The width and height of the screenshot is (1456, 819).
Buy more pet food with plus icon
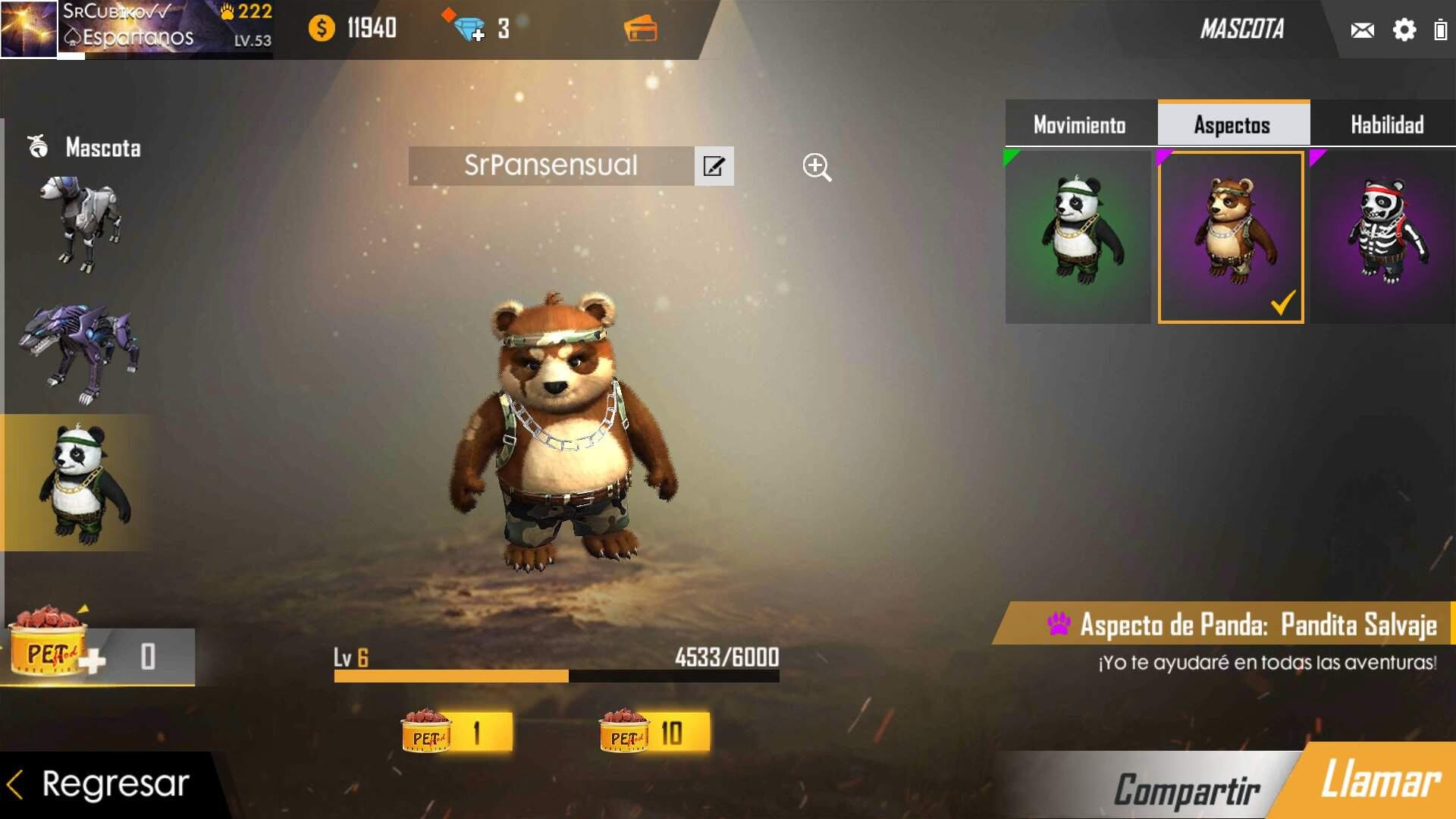[x=91, y=661]
